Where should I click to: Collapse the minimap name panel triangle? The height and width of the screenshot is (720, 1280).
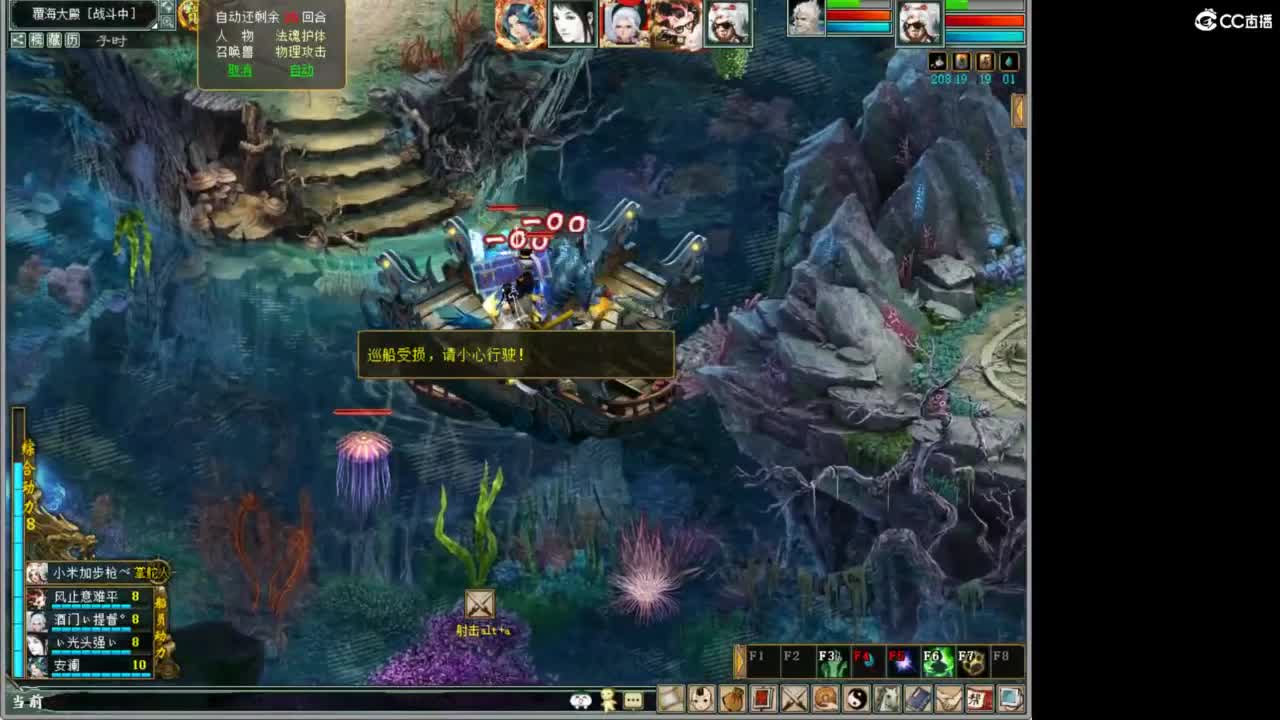[154, 27]
